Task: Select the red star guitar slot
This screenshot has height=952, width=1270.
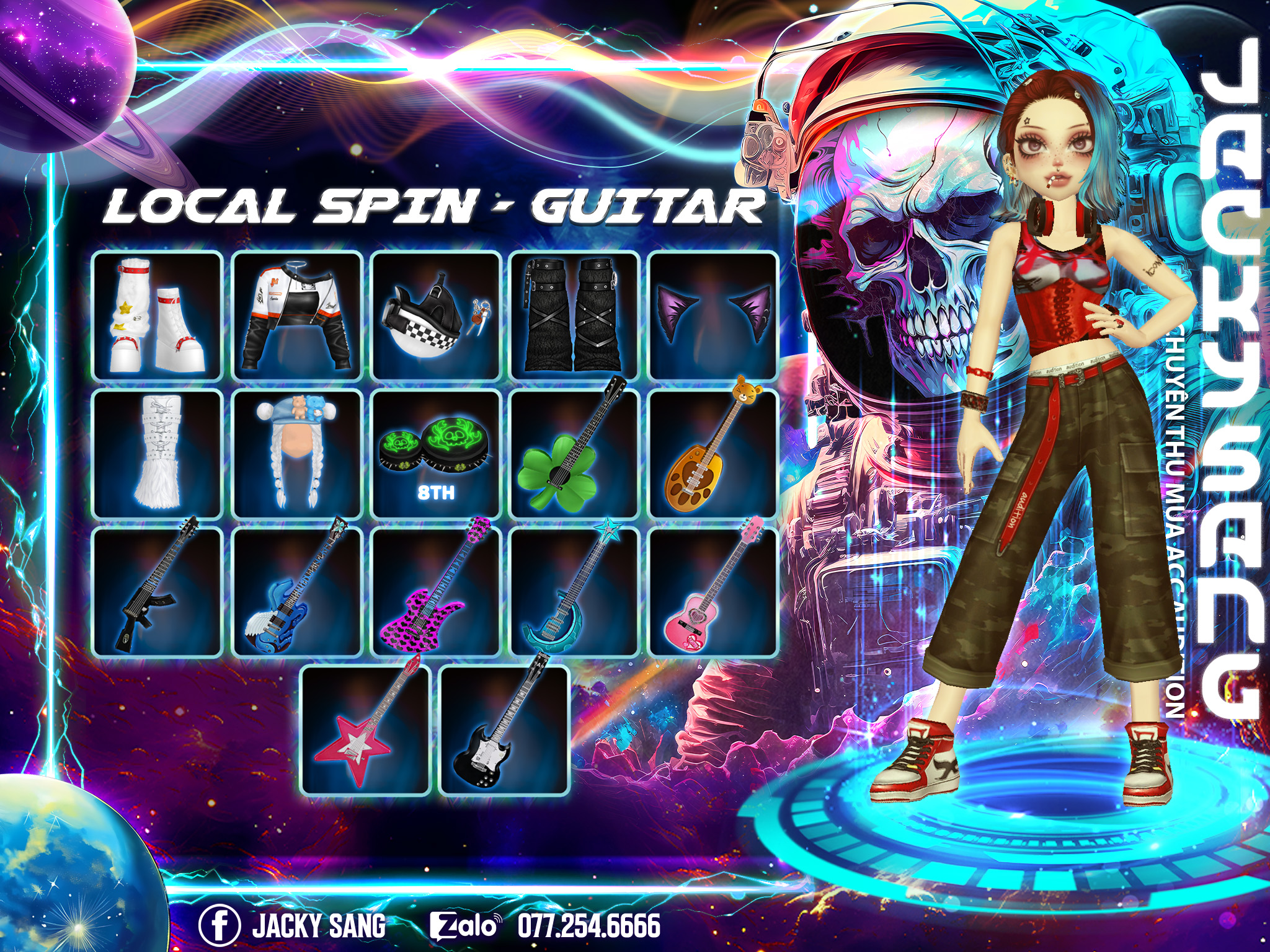Action: point(366,731)
